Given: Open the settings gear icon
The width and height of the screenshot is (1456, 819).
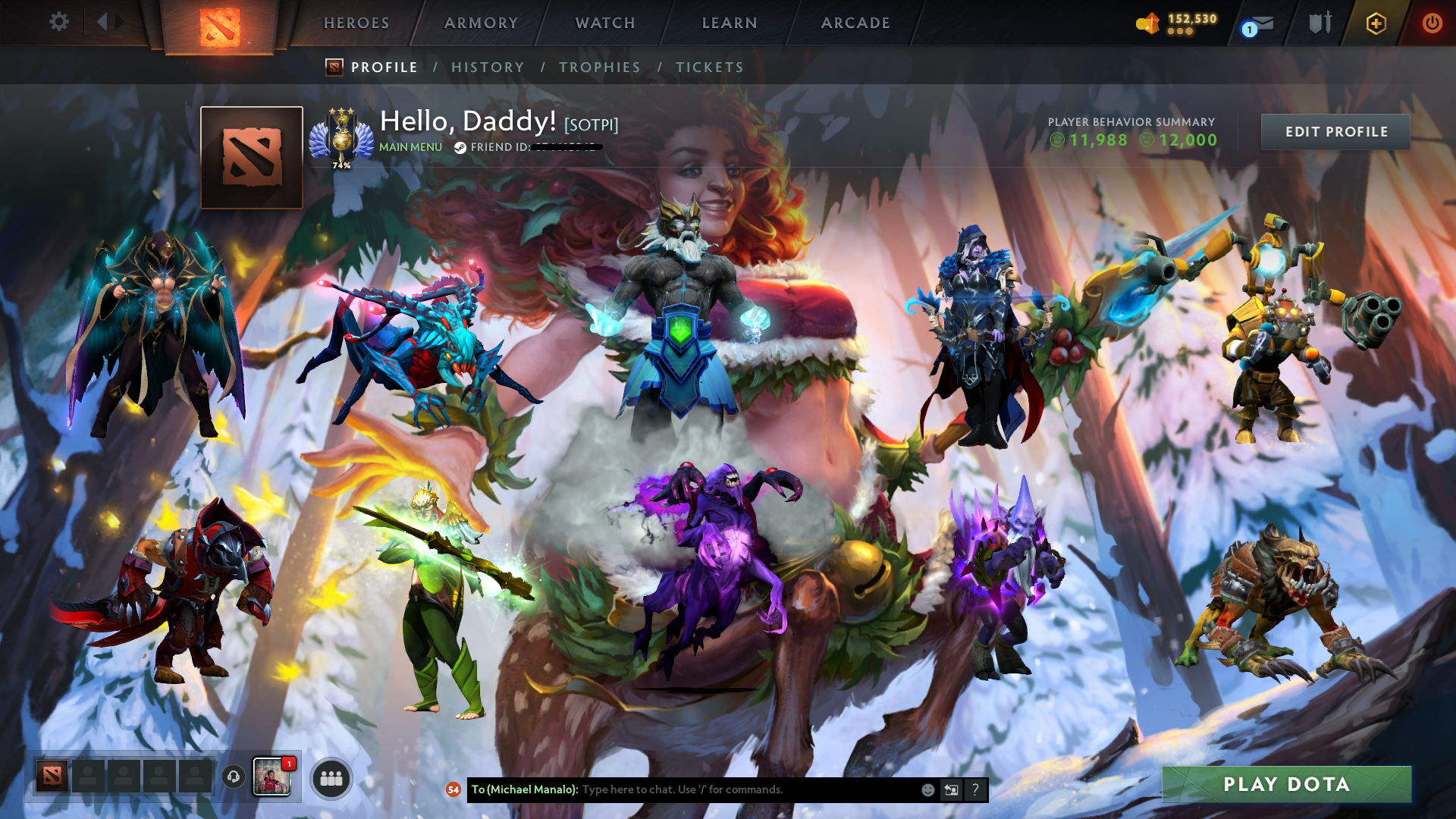Looking at the screenshot, I should tap(59, 22).
